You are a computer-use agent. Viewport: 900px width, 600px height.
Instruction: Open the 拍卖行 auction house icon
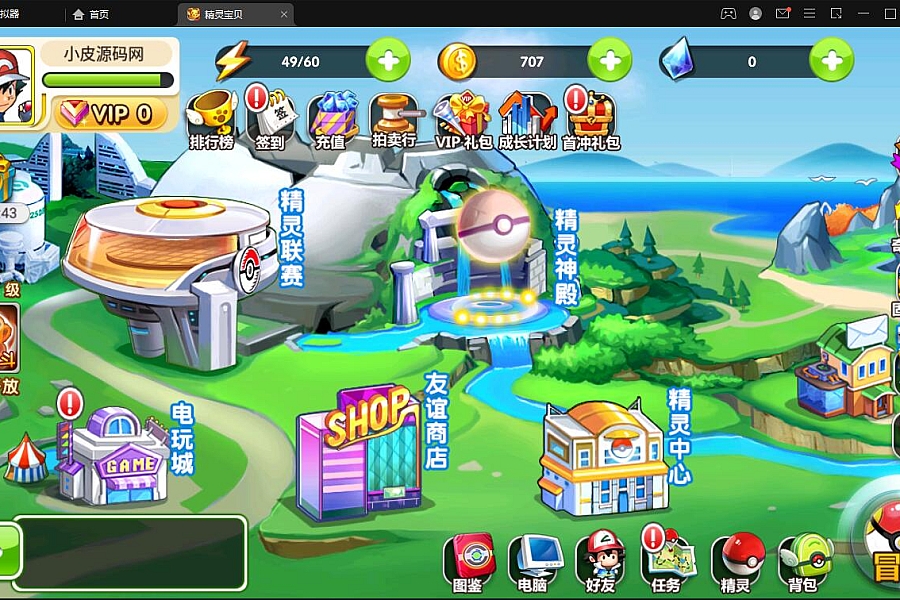point(393,118)
